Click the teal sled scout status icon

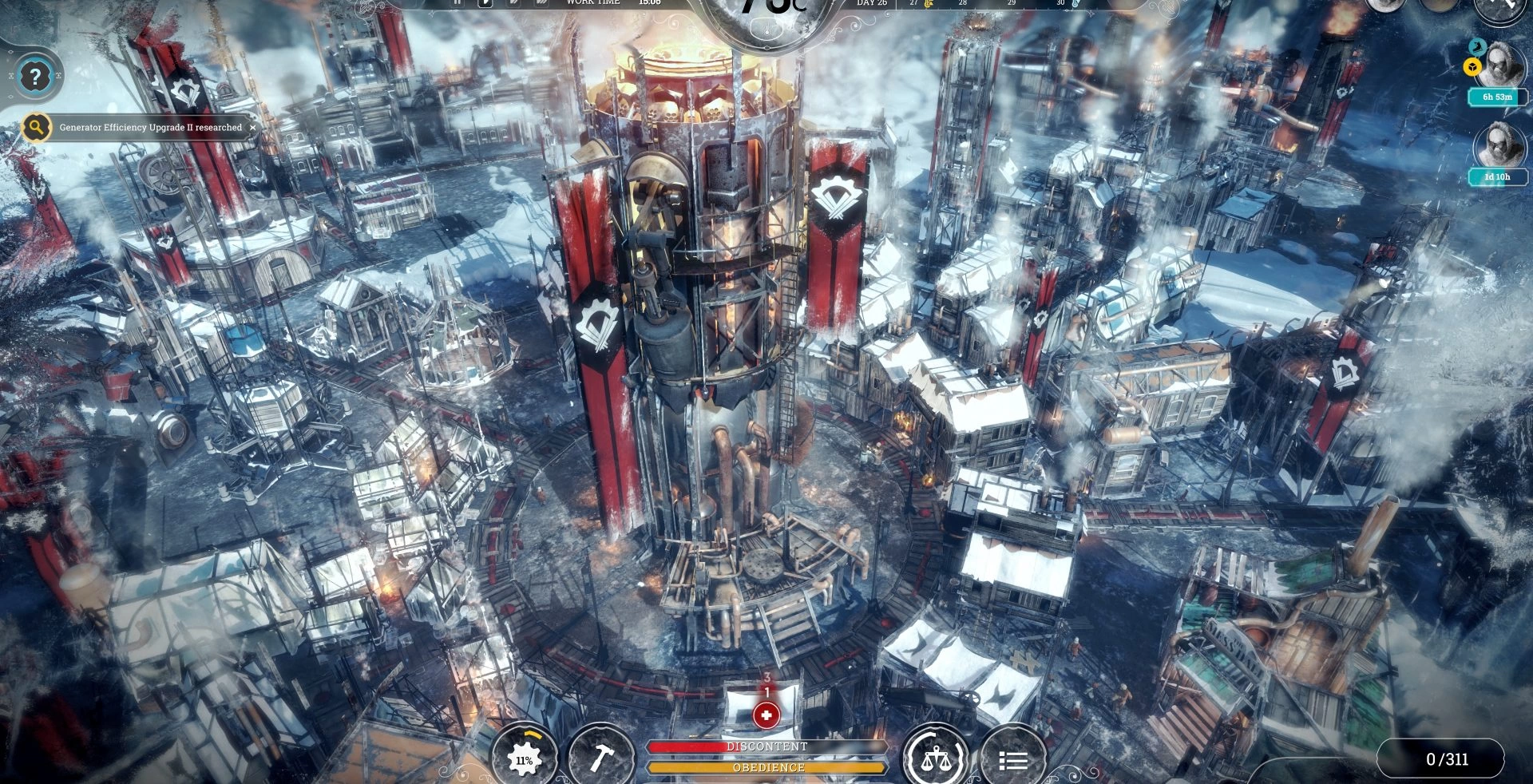point(1477,46)
